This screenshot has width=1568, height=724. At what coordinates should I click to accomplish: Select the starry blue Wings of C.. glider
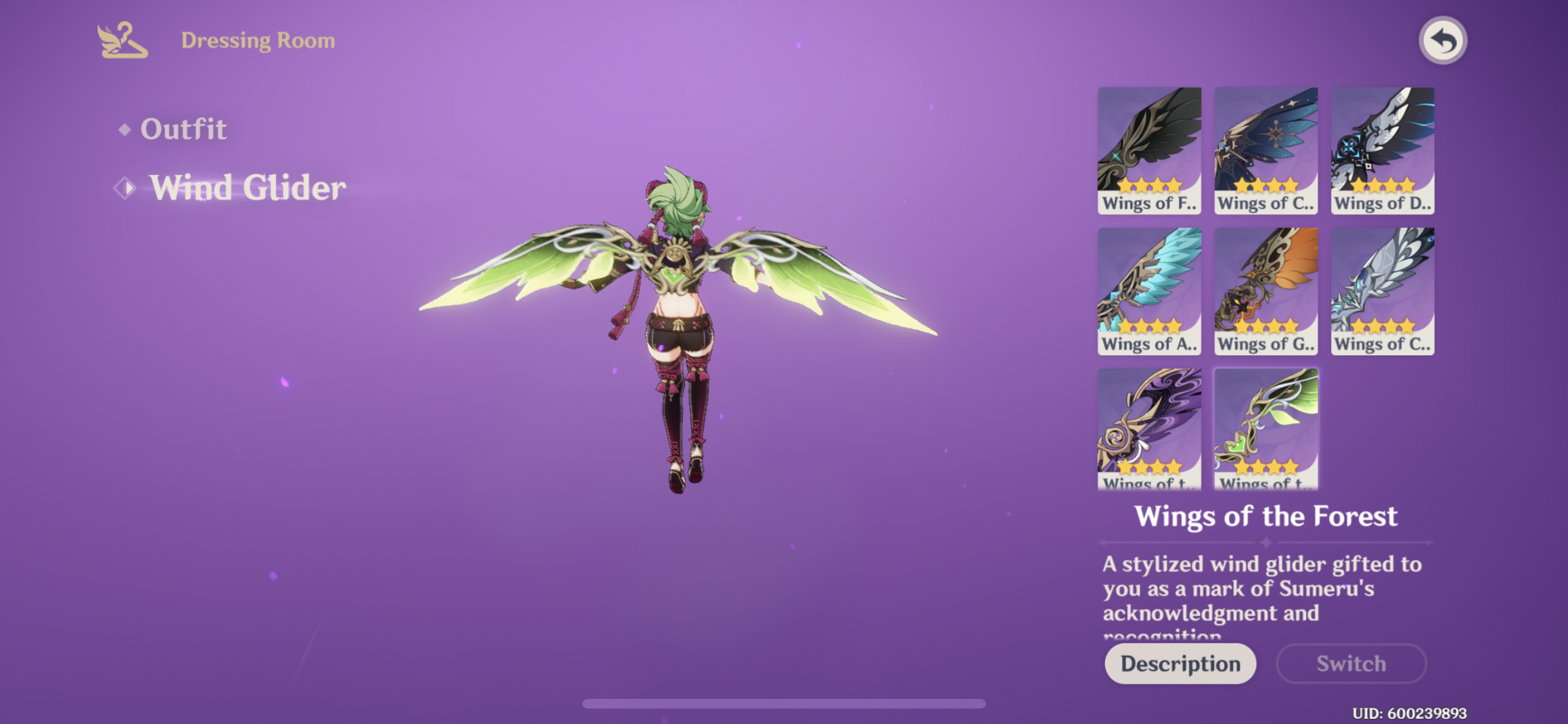pyautogui.click(x=1265, y=149)
